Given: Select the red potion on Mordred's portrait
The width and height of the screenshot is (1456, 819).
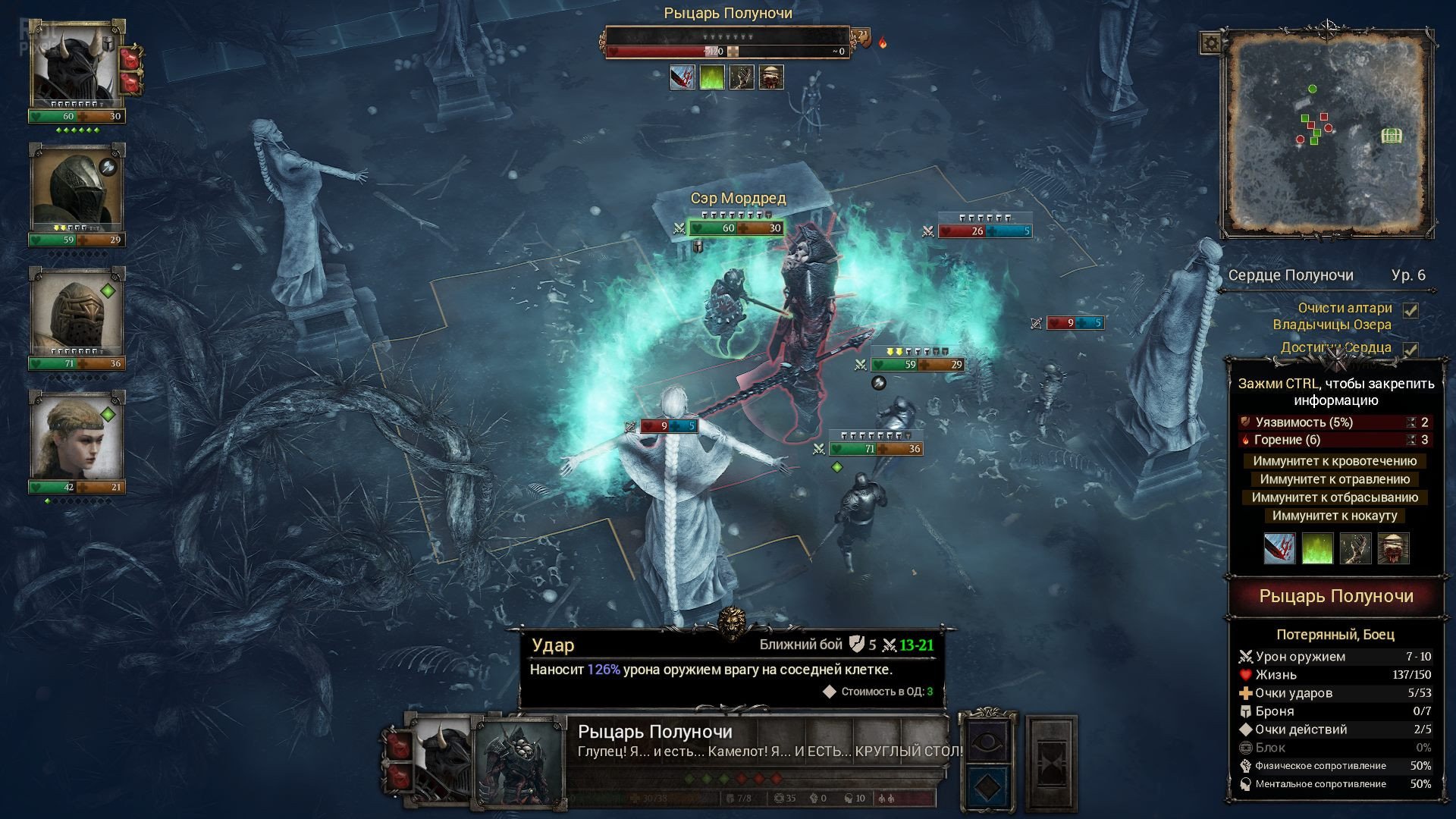Looking at the screenshot, I should click(131, 58).
